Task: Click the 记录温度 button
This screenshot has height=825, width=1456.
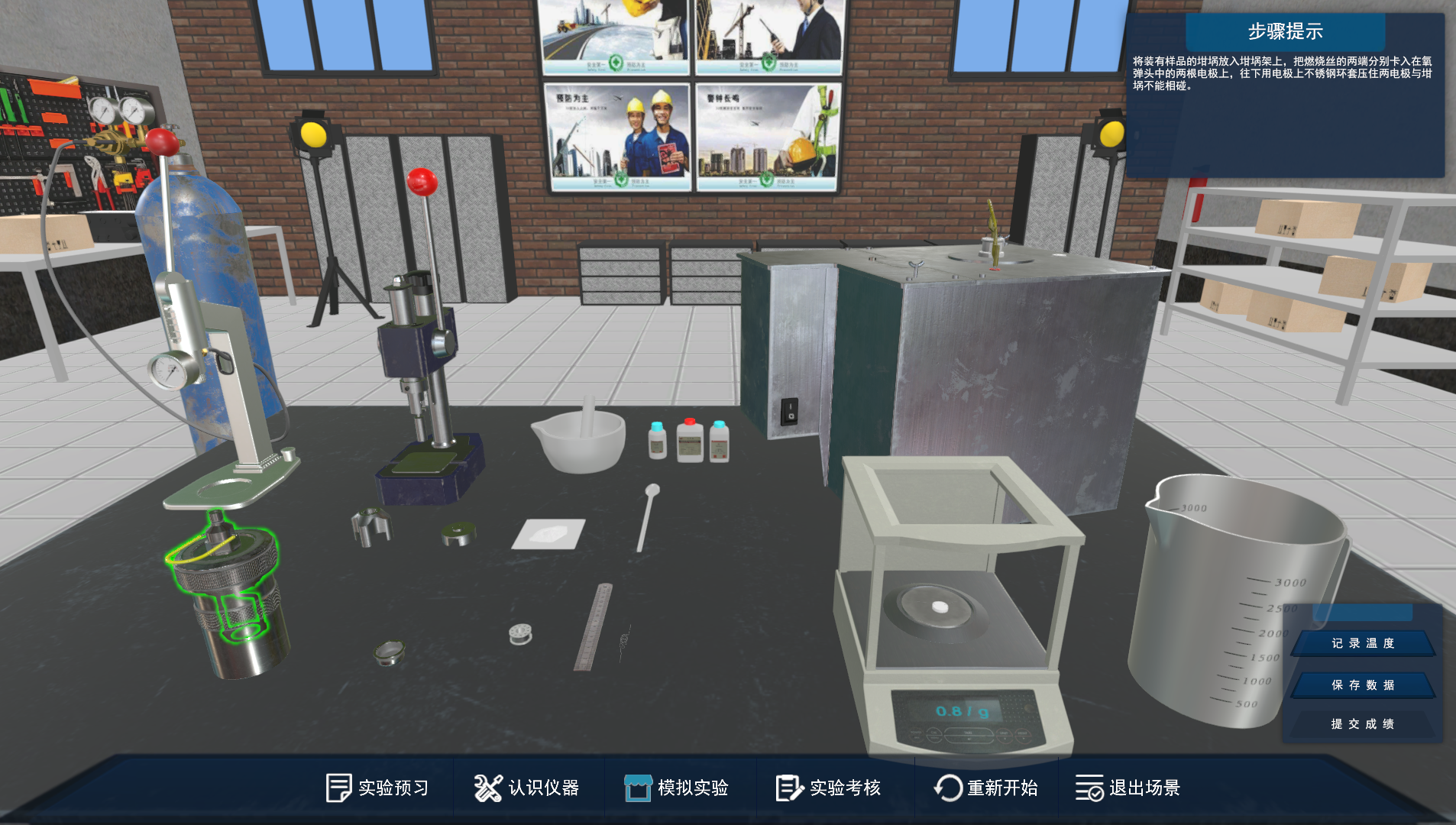Action: coord(1363,643)
